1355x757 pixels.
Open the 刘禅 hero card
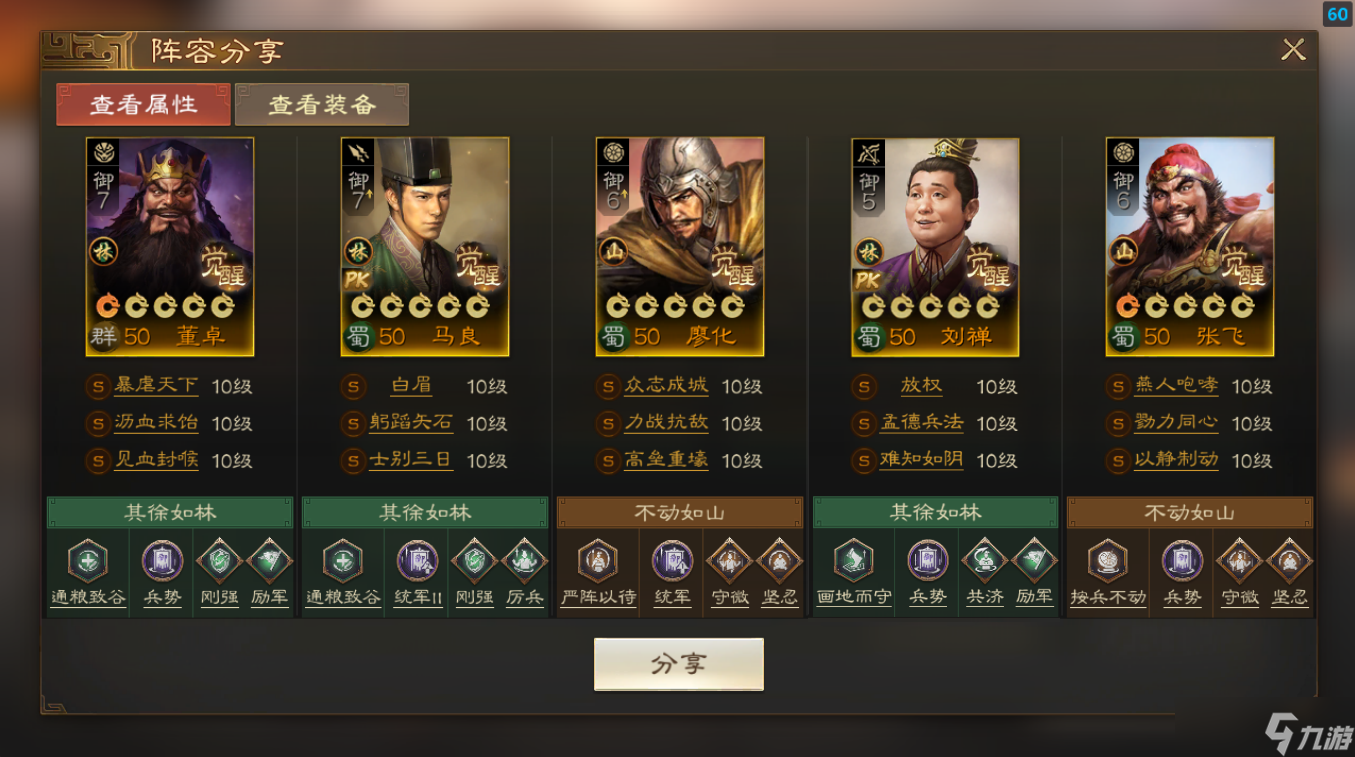[x=935, y=246]
